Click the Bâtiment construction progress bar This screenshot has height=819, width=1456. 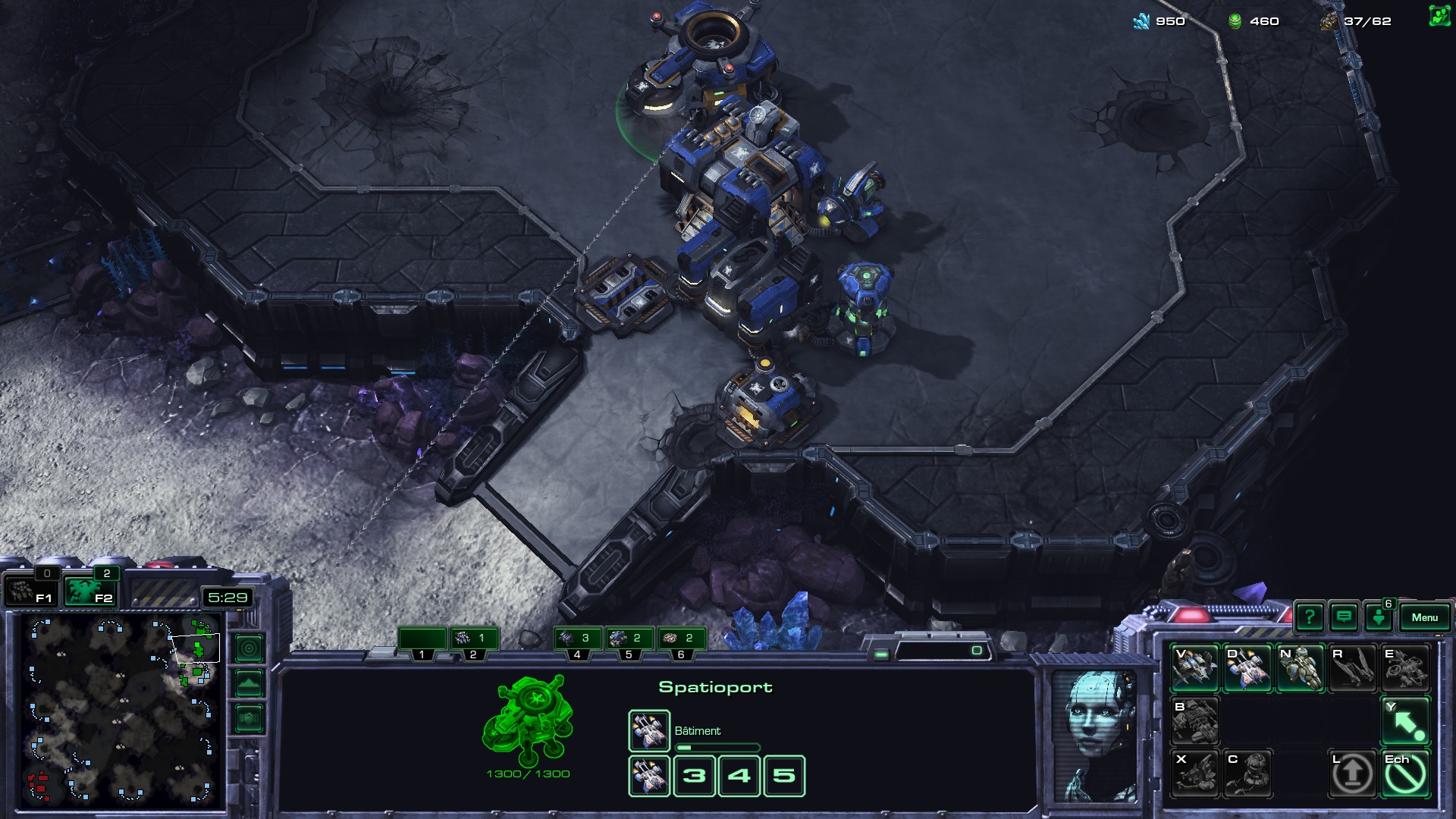[717, 745]
